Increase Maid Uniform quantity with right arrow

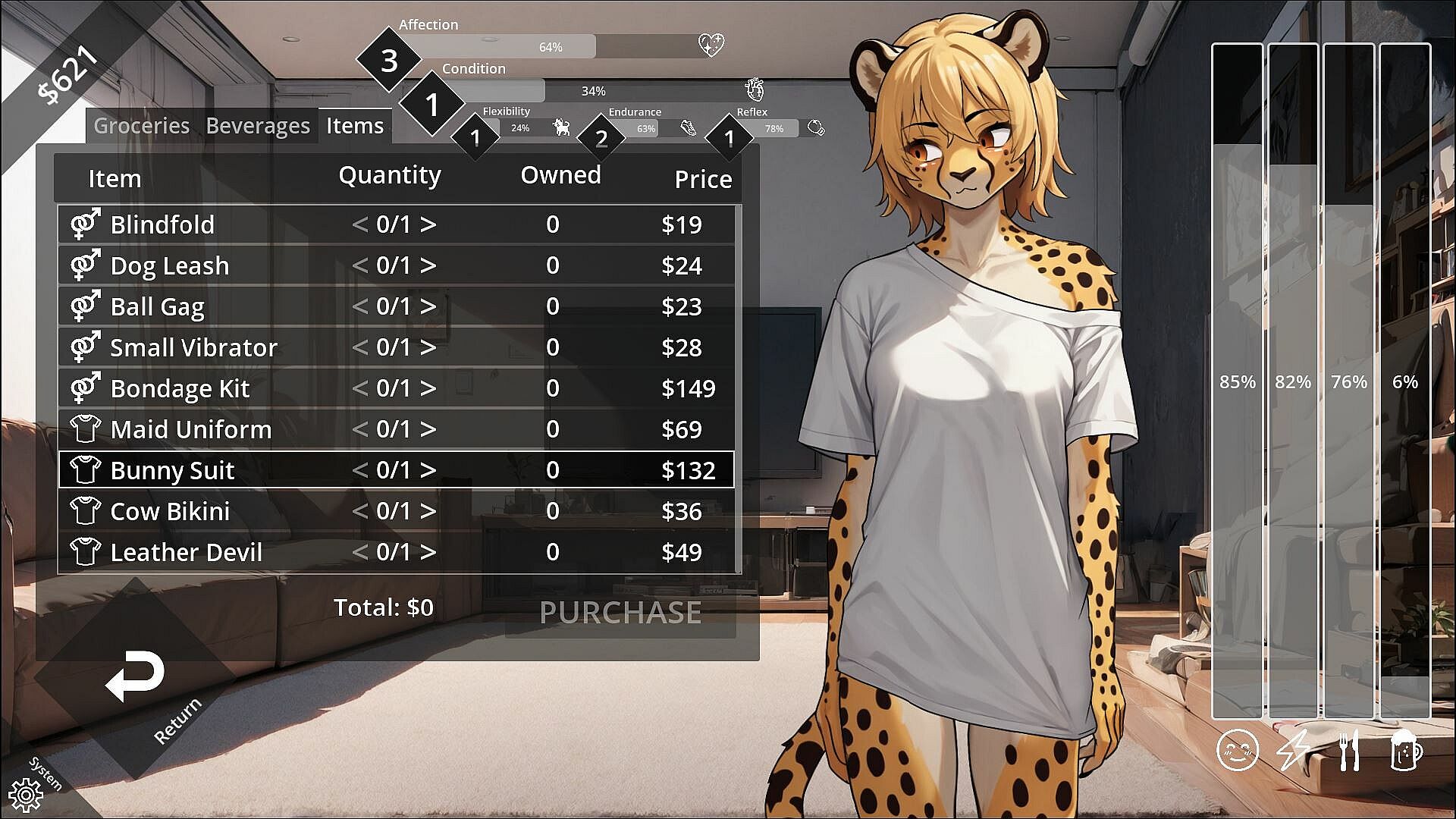(428, 429)
